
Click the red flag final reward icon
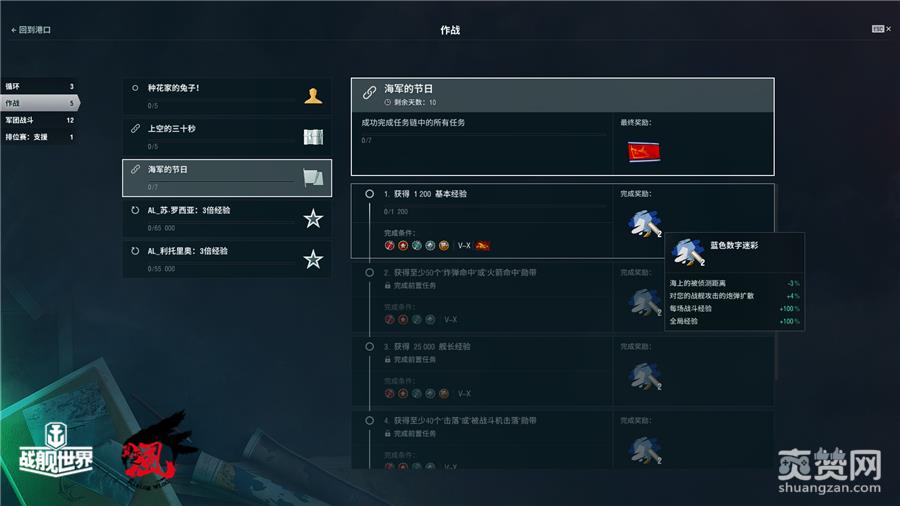click(x=640, y=152)
